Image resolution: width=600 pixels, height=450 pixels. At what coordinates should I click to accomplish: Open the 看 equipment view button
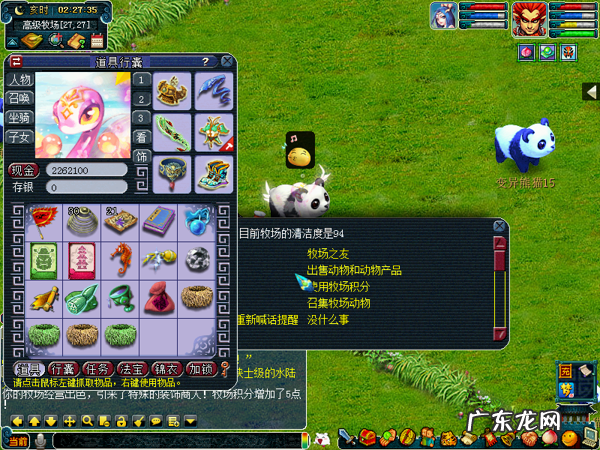pyautogui.click(x=142, y=137)
